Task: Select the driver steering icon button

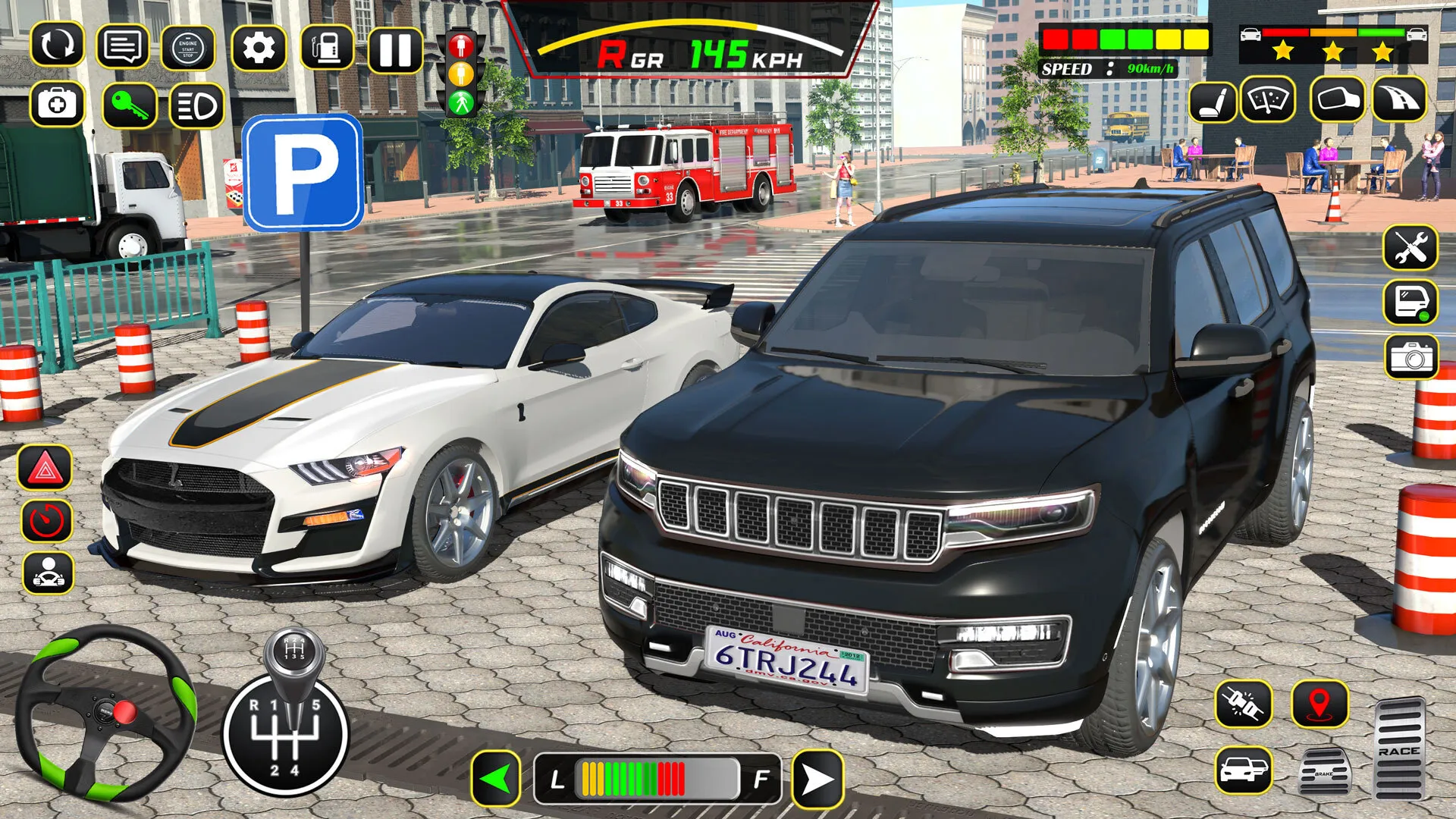Action: (x=49, y=573)
